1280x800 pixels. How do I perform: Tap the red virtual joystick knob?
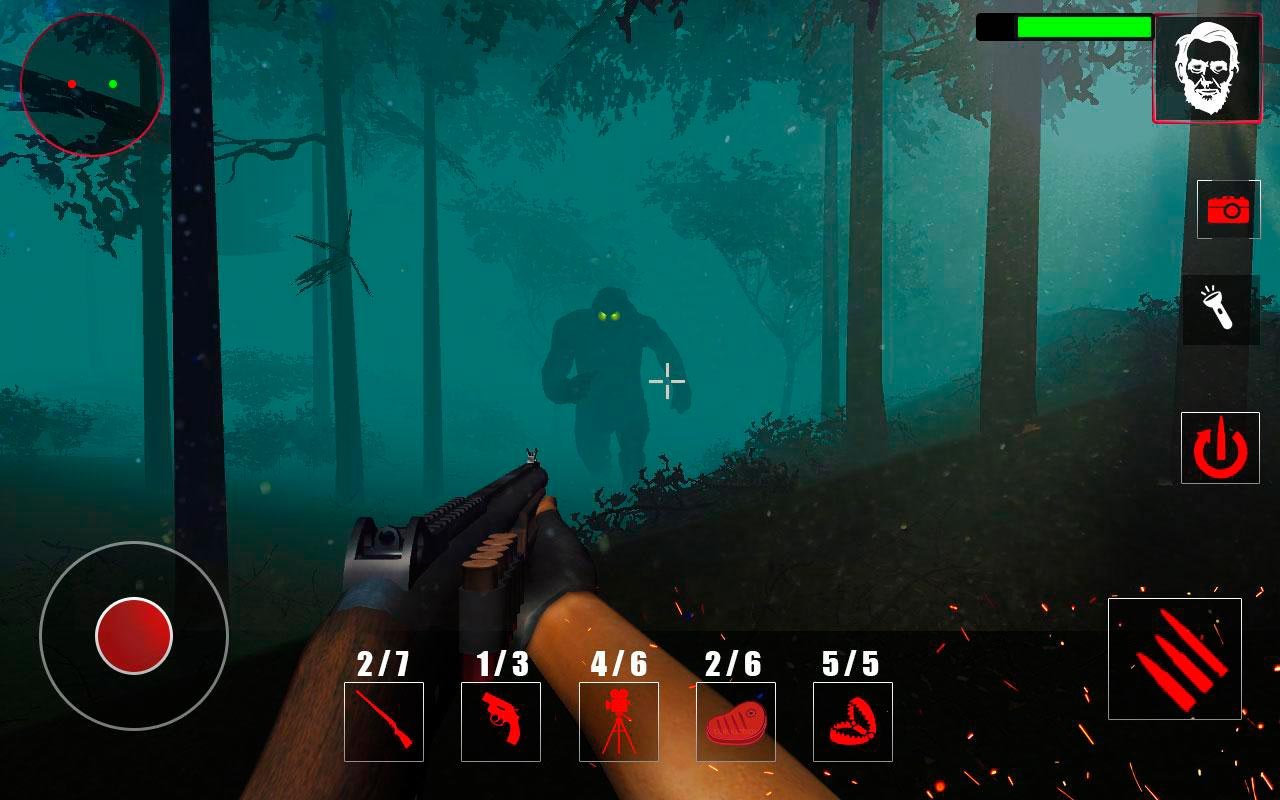pos(134,635)
